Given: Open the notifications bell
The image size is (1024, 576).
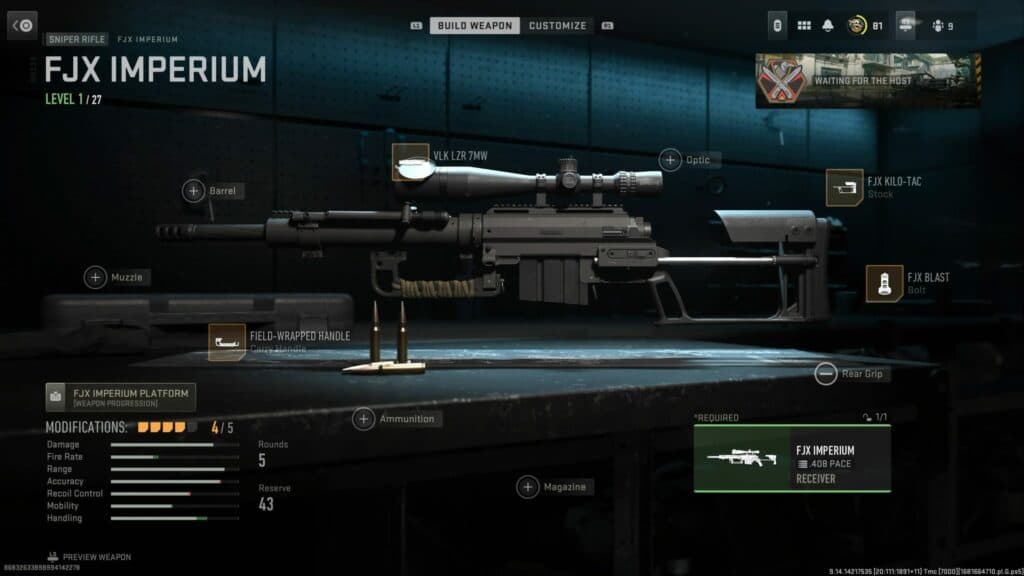Looking at the screenshot, I should pos(828,25).
